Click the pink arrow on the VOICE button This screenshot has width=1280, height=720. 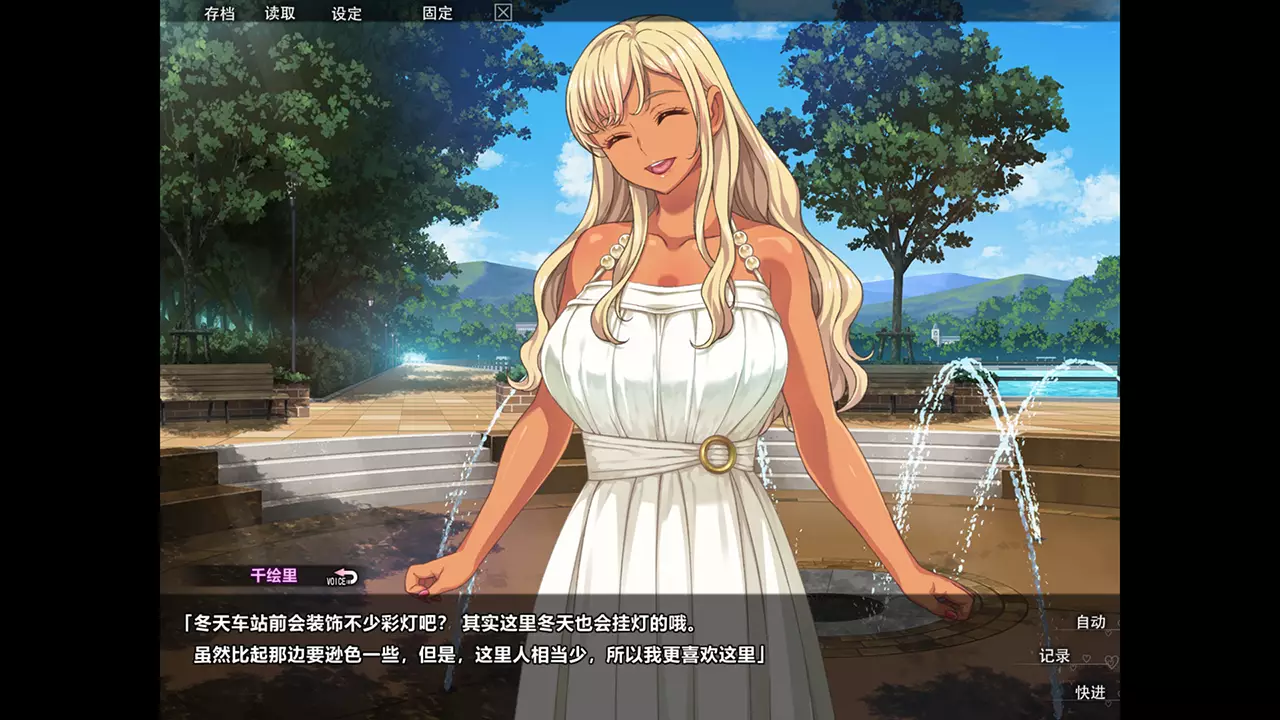click(x=340, y=571)
